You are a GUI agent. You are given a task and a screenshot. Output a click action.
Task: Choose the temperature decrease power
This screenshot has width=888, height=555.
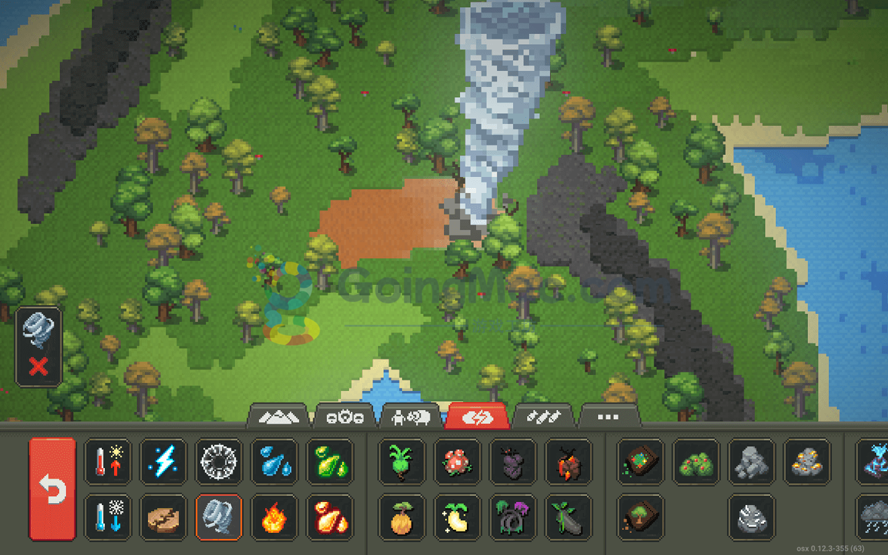107,518
